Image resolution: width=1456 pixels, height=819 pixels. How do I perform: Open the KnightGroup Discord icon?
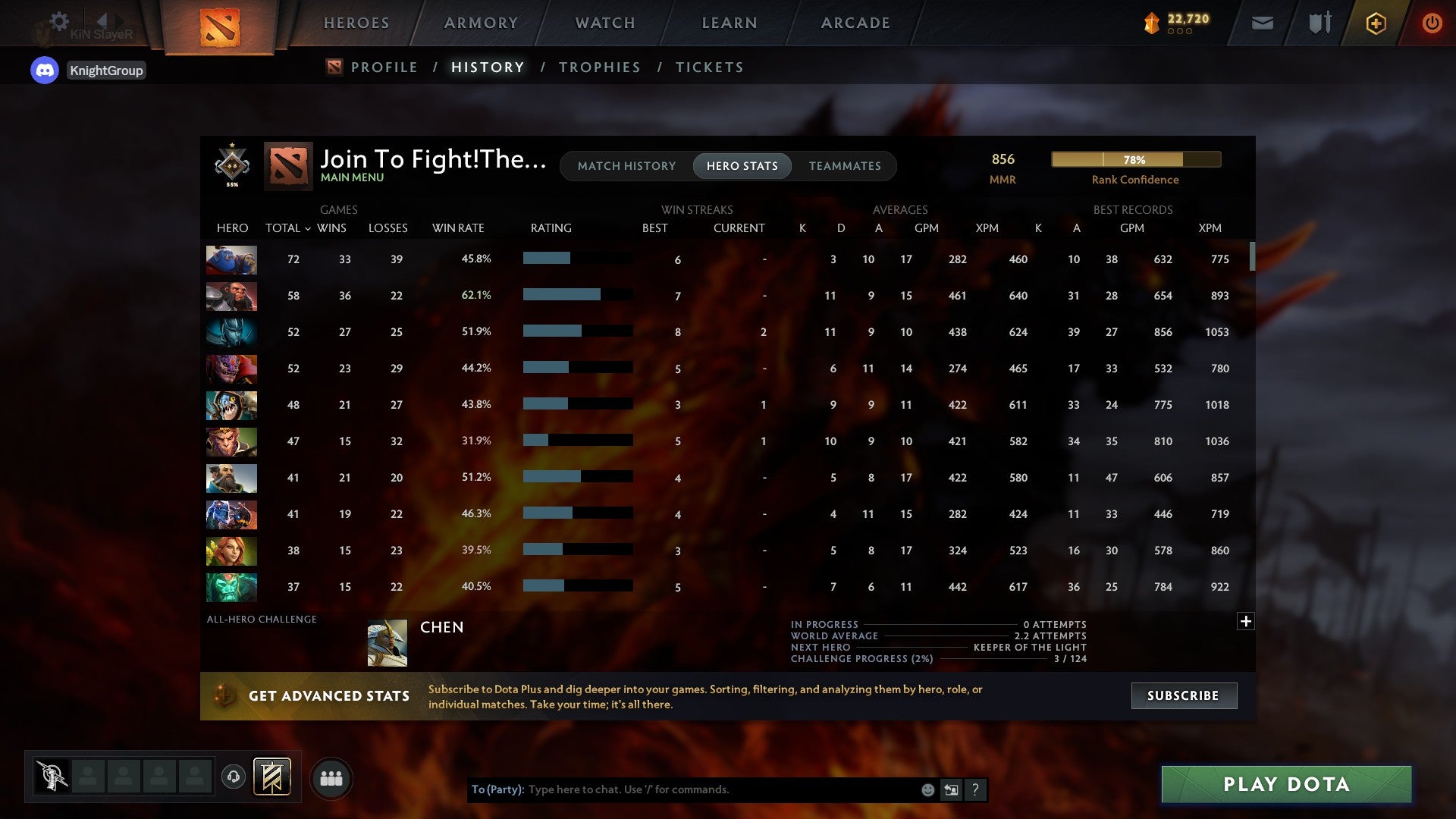[45, 70]
